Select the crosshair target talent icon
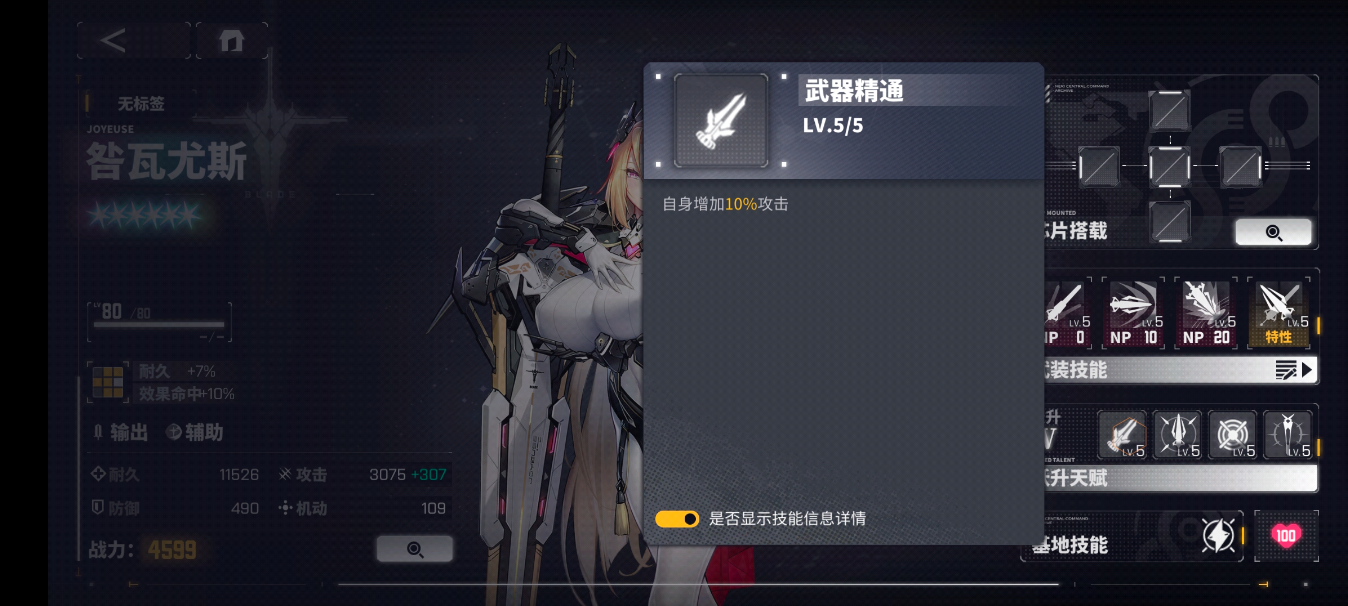 click(1232, 435)
